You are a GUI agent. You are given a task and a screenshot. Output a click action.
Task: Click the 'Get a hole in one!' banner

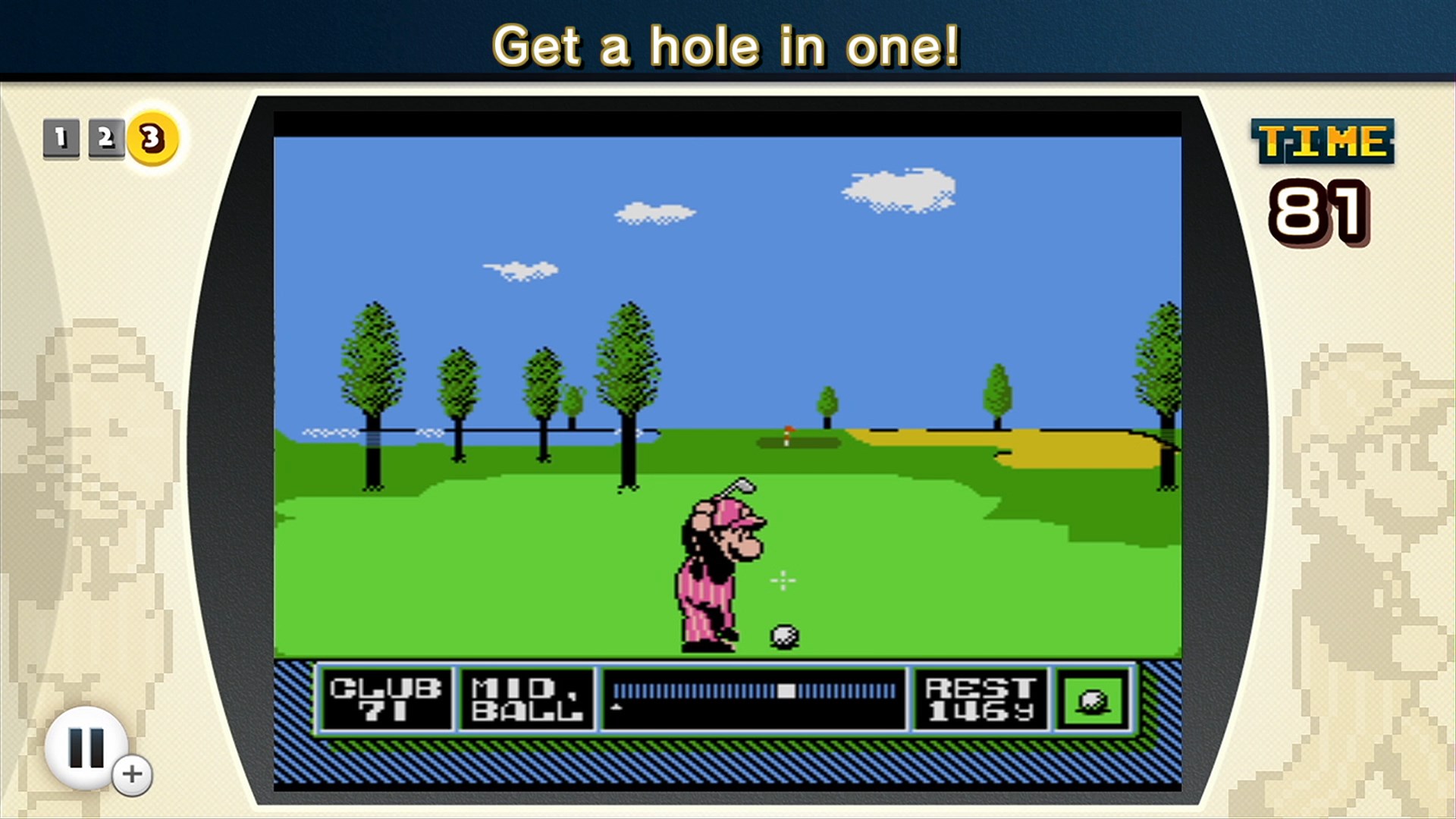728,45
